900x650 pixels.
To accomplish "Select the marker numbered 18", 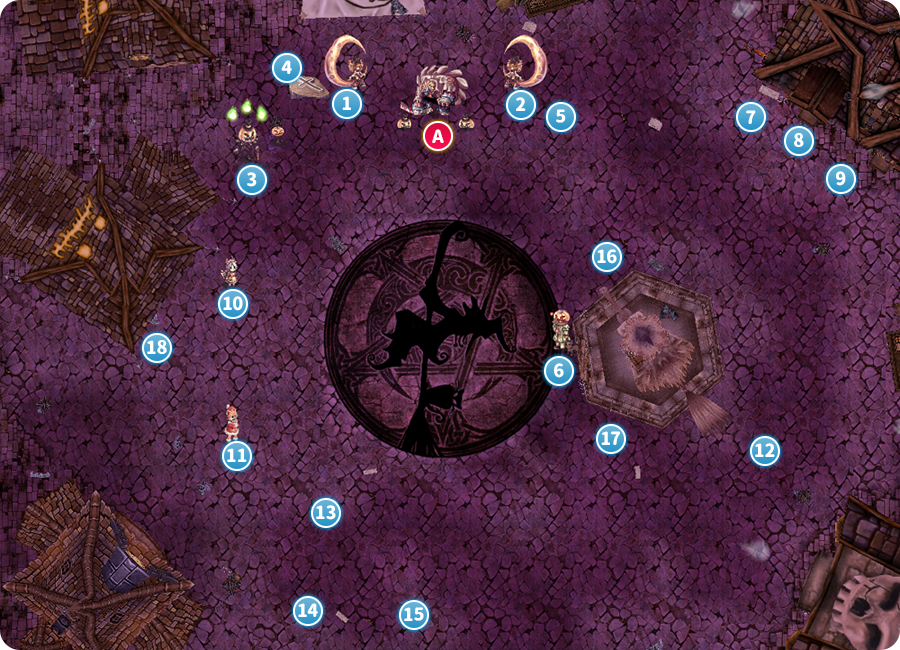I will (x=156, y=347).
